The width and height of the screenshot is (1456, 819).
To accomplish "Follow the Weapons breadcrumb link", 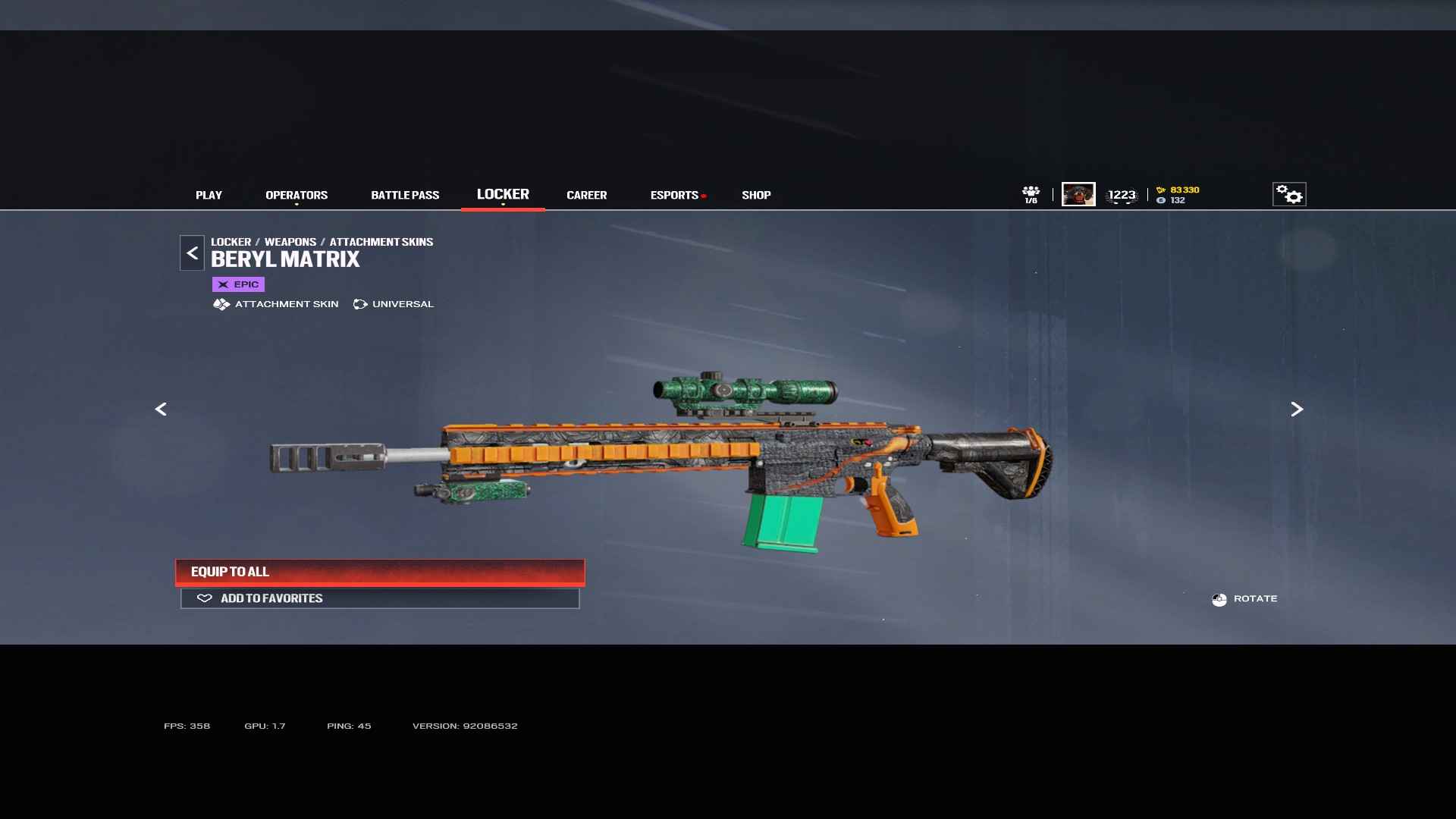I will click(x=290, y=242).
